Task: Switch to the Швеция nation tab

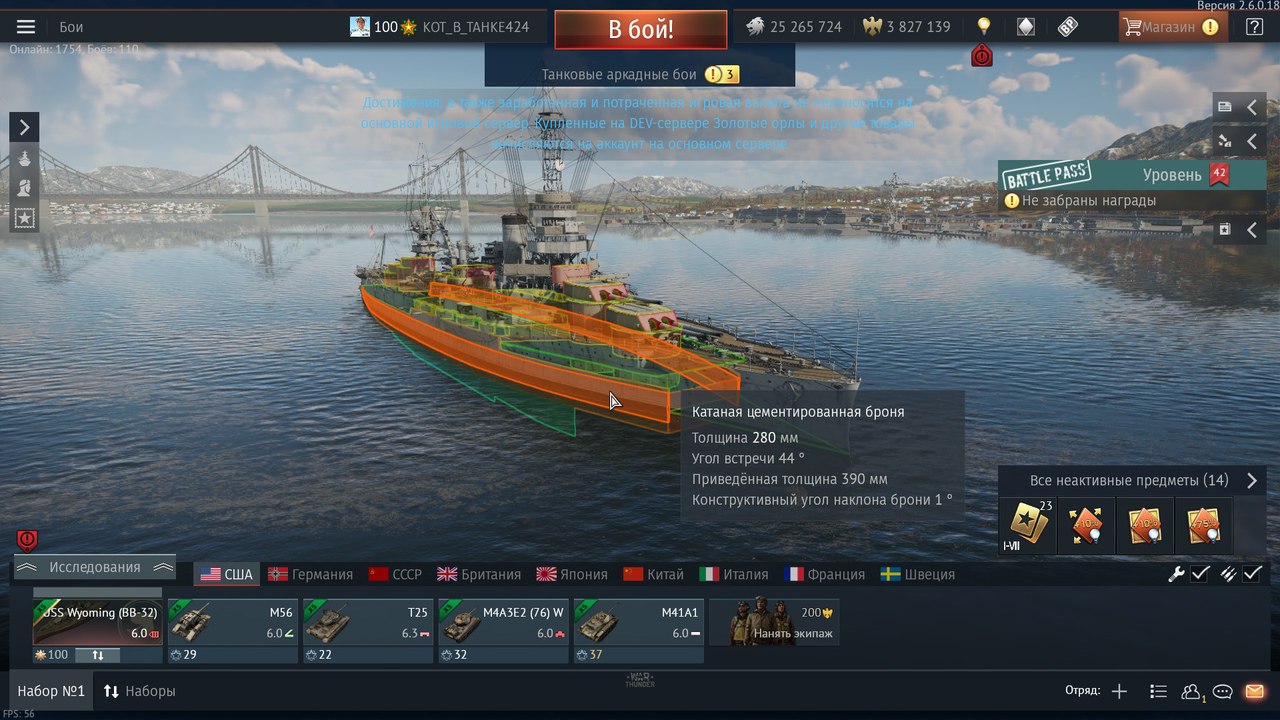Action: pyautogui.click(x=918, y=574)
